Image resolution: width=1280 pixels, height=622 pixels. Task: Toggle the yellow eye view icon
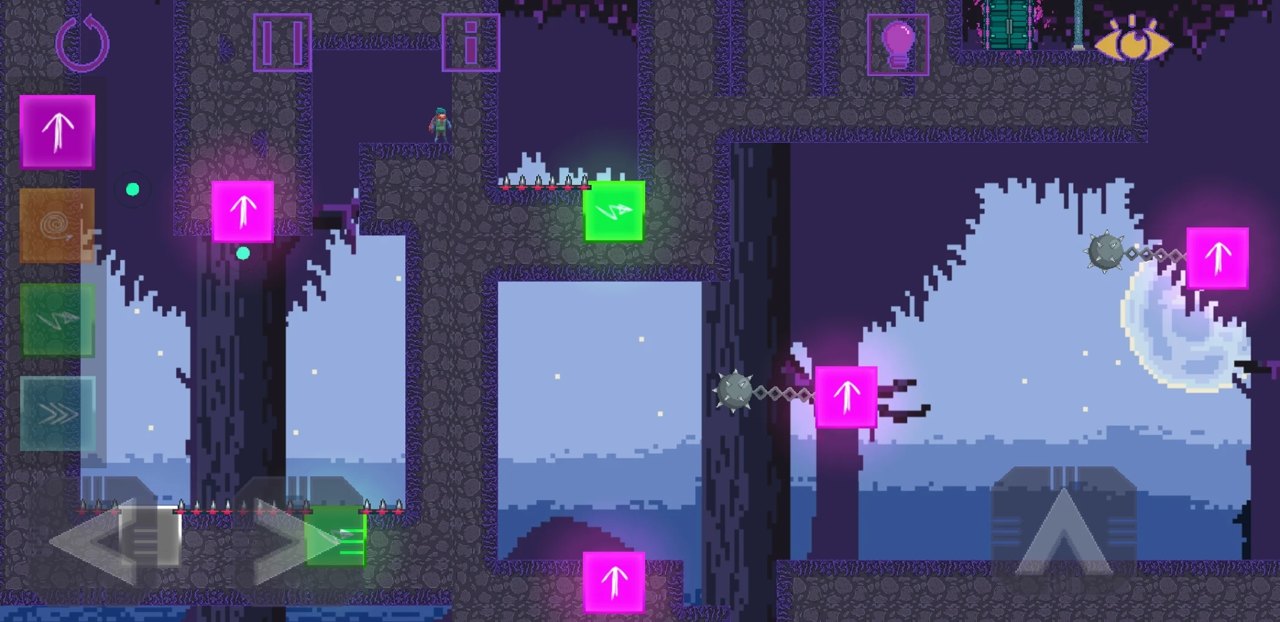coord(1133,42)
